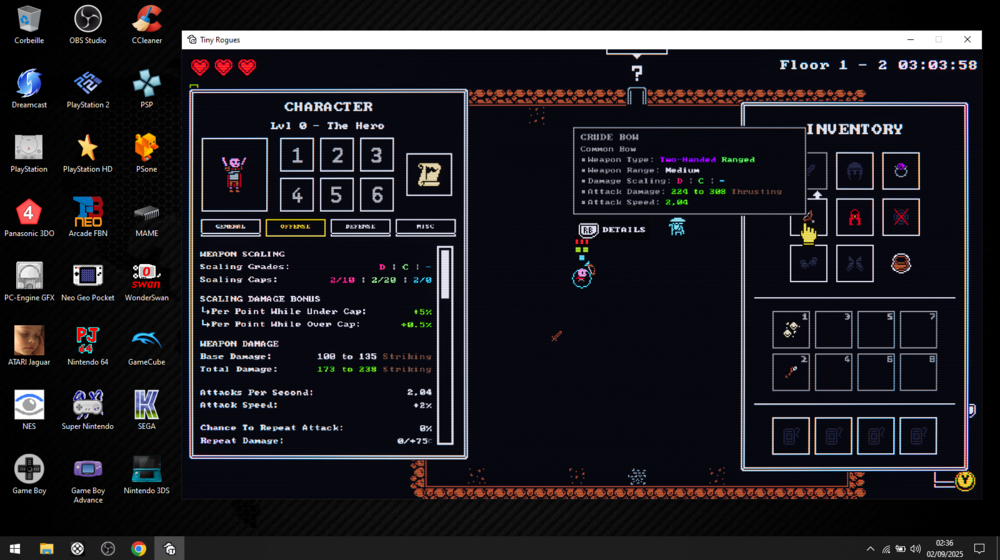Open the brown pouch bag icon
Image resolution: width=1000 pixels, height=560 pixels.
point(901,264)
